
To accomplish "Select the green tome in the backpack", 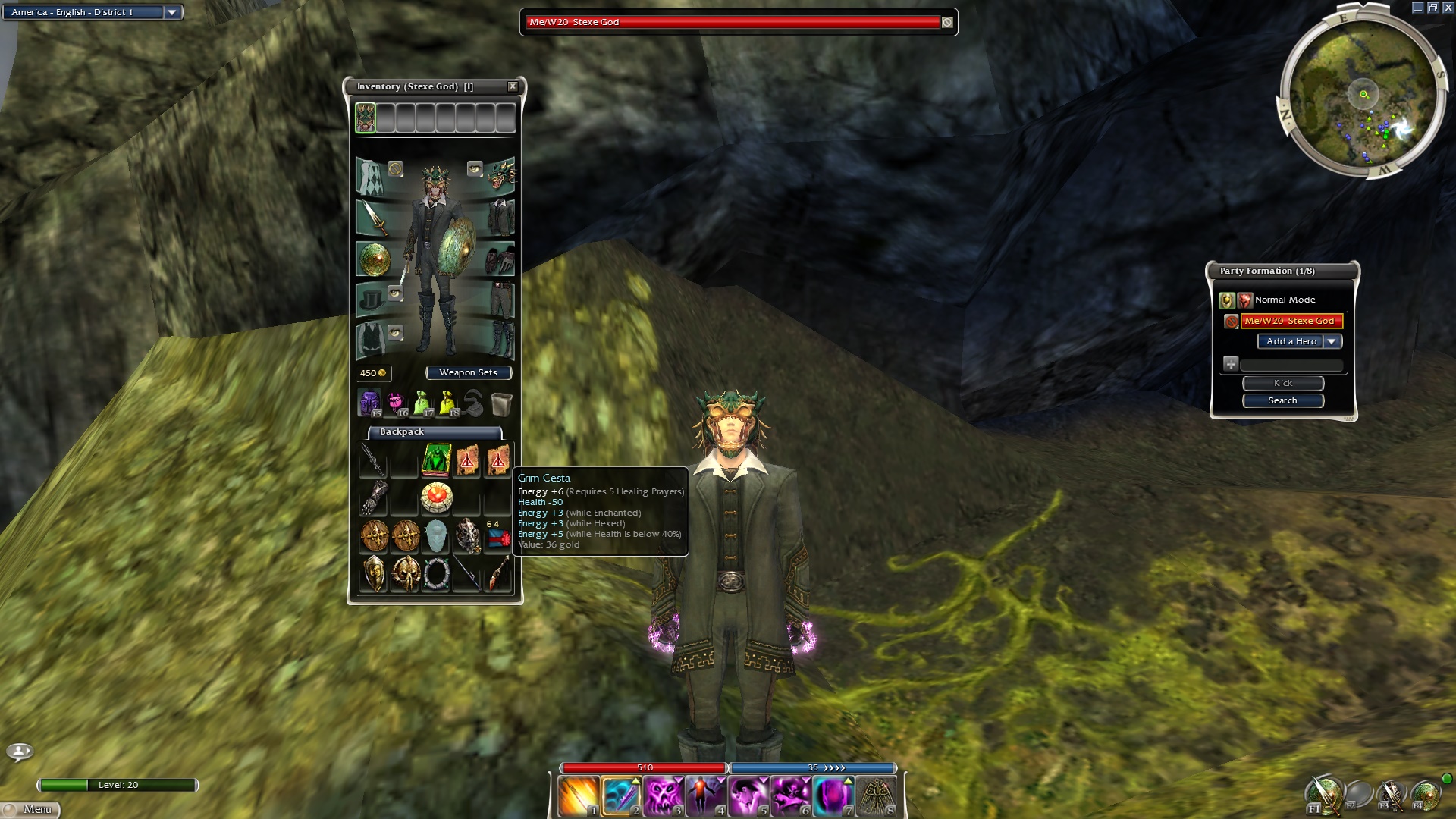I will pos(436,460).
